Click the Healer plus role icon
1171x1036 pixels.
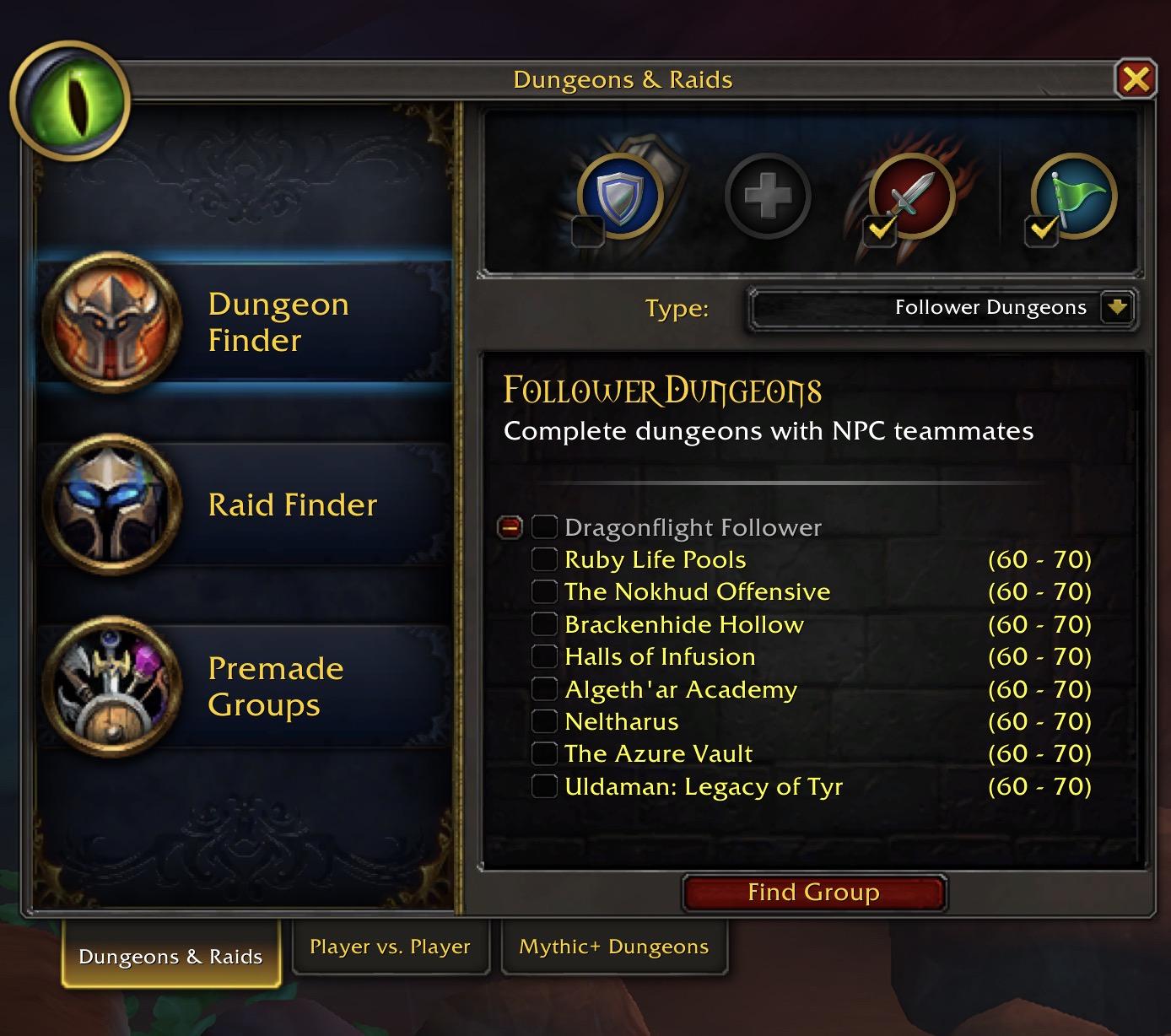point(766,194)
